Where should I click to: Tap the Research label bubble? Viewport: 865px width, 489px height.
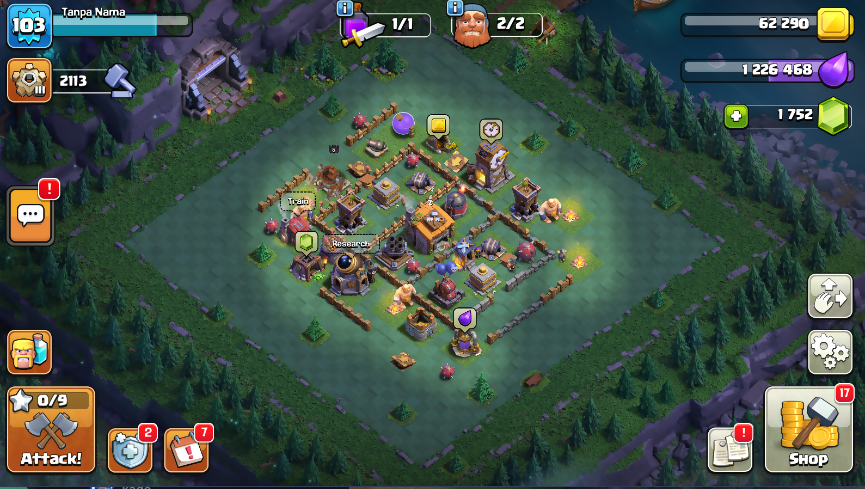[351, 243]
